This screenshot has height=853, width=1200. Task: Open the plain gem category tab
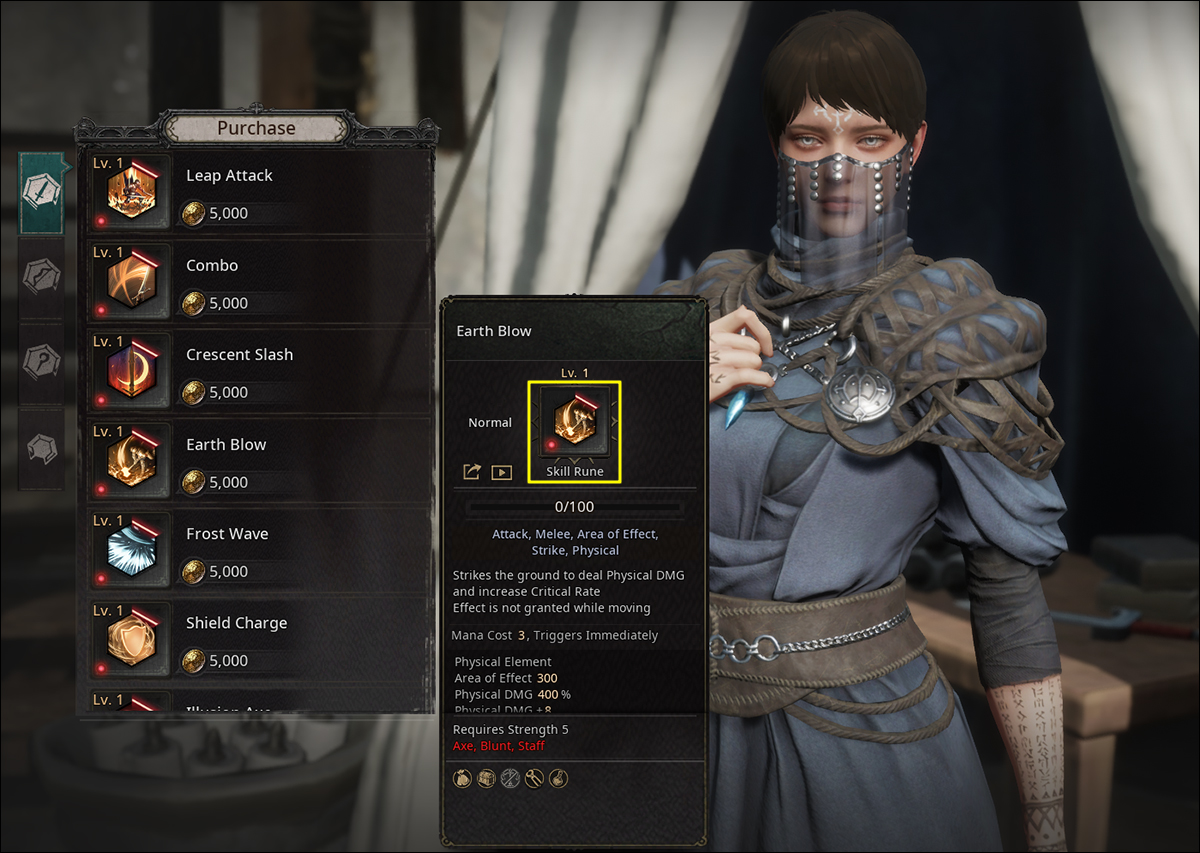42,448
